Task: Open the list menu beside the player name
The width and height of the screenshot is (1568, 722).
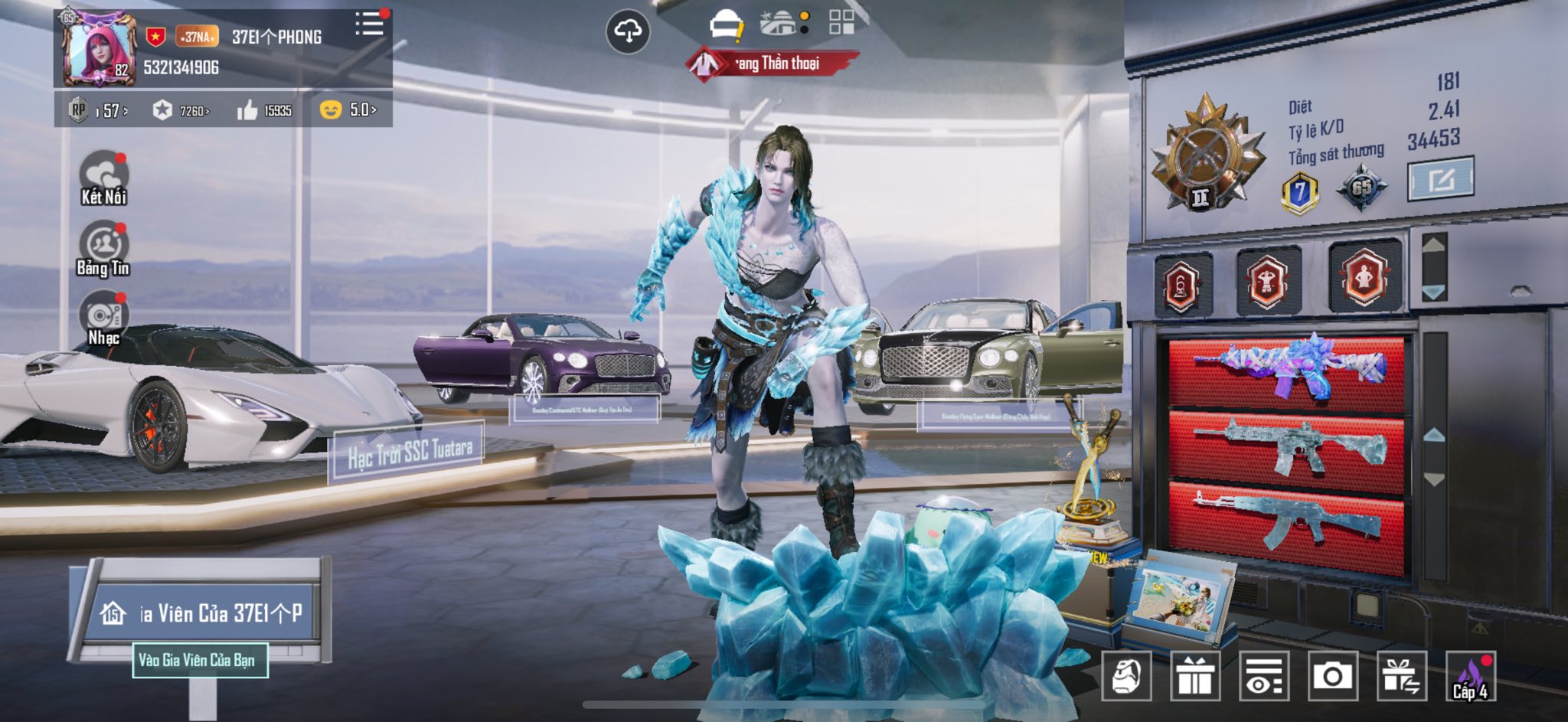Action: pyautogui.click(x=370, y=25)
